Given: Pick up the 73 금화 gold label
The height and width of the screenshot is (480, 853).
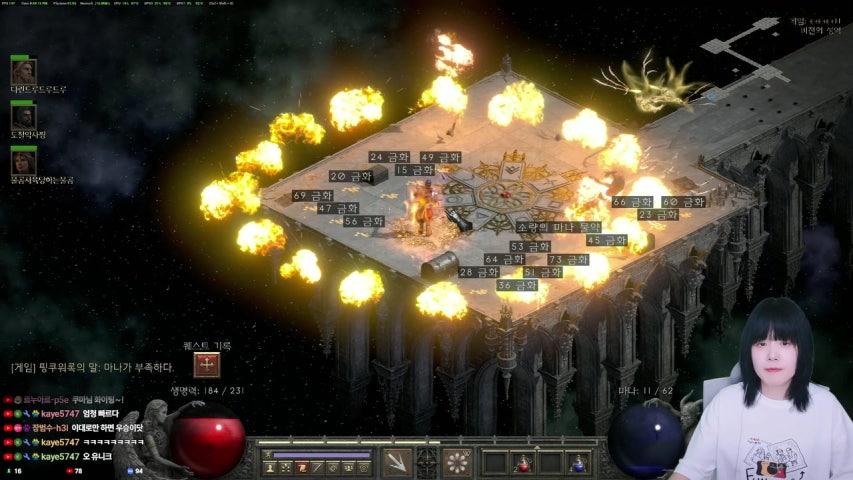Looking at the screenshot, I should pos(568,259).
